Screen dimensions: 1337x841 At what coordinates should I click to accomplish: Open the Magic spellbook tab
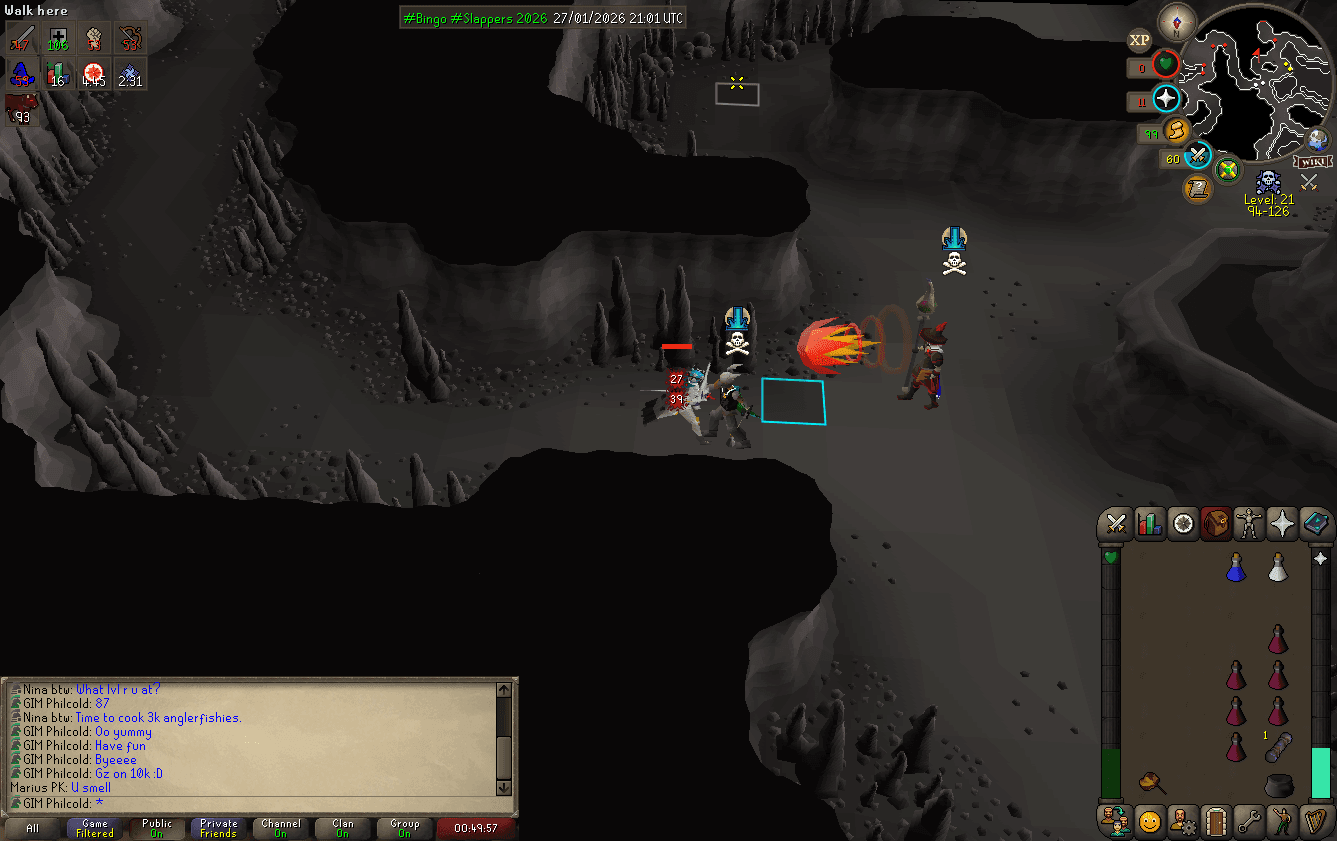[1316, 524]
